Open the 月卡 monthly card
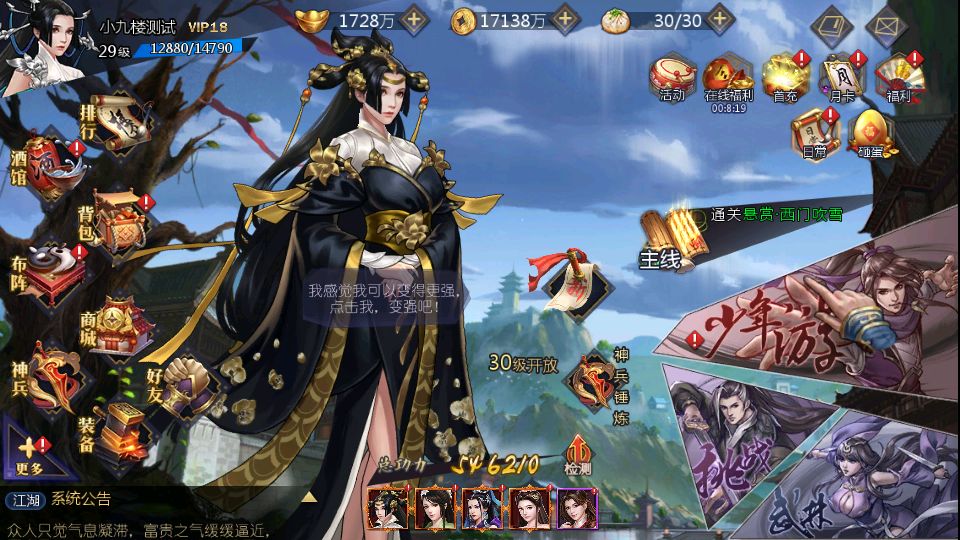Image resolution: width=960 pixels, height=540 pixels. point(840,77)
